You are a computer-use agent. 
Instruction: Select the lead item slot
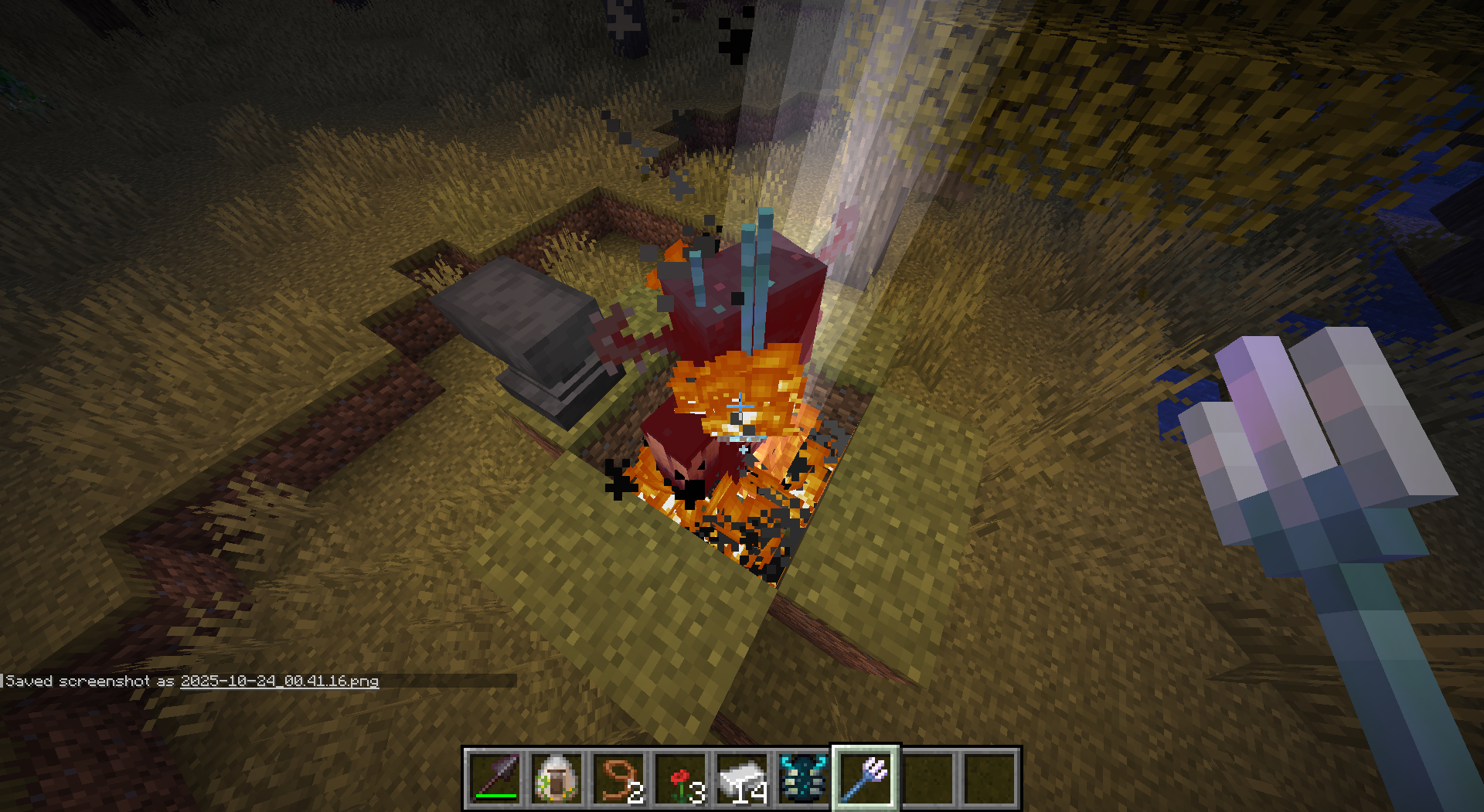619,778
